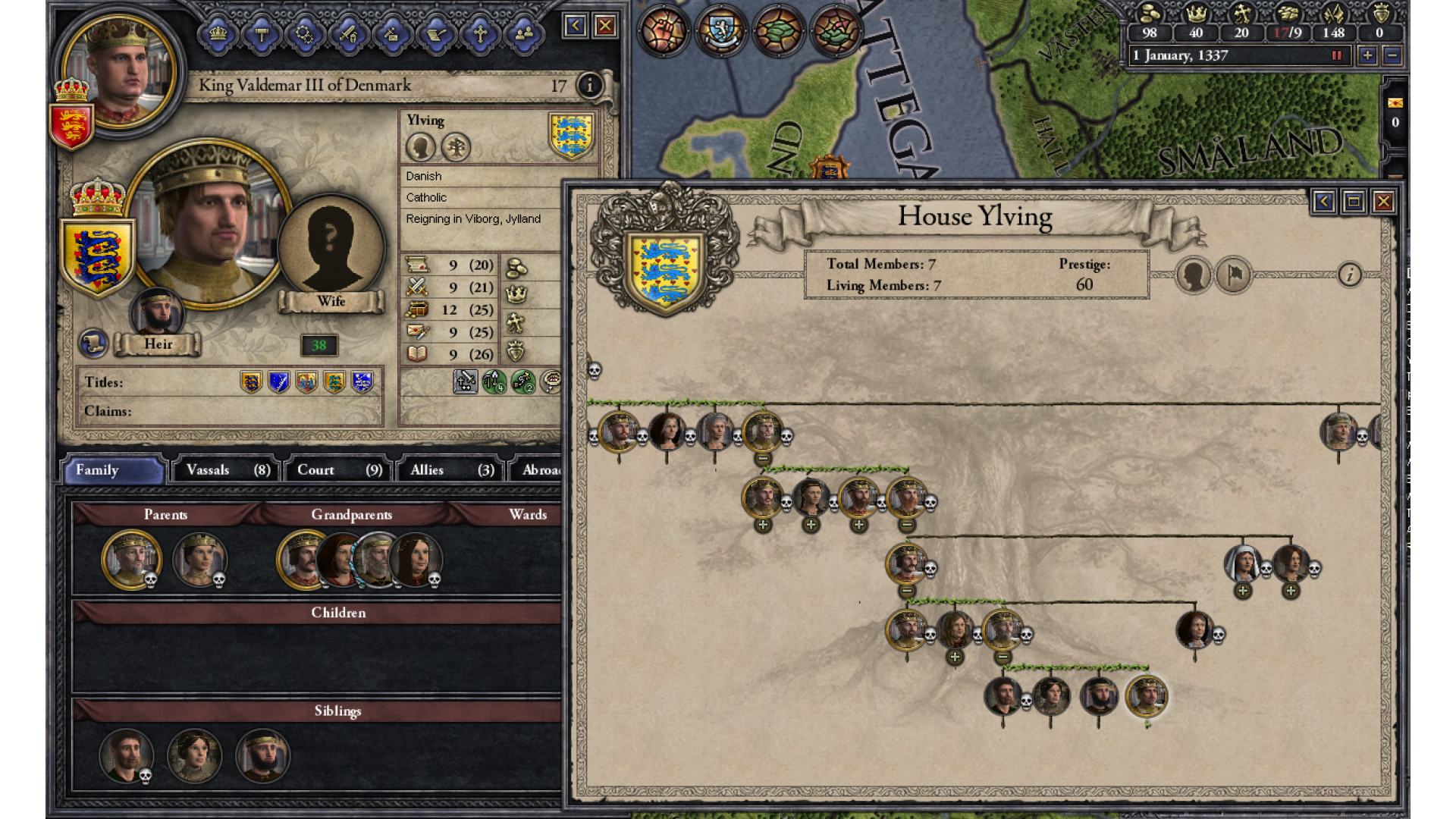Go back in House Ylving window
Viewport: 1456px width, 819px height.
click(x=1323, y=202)
